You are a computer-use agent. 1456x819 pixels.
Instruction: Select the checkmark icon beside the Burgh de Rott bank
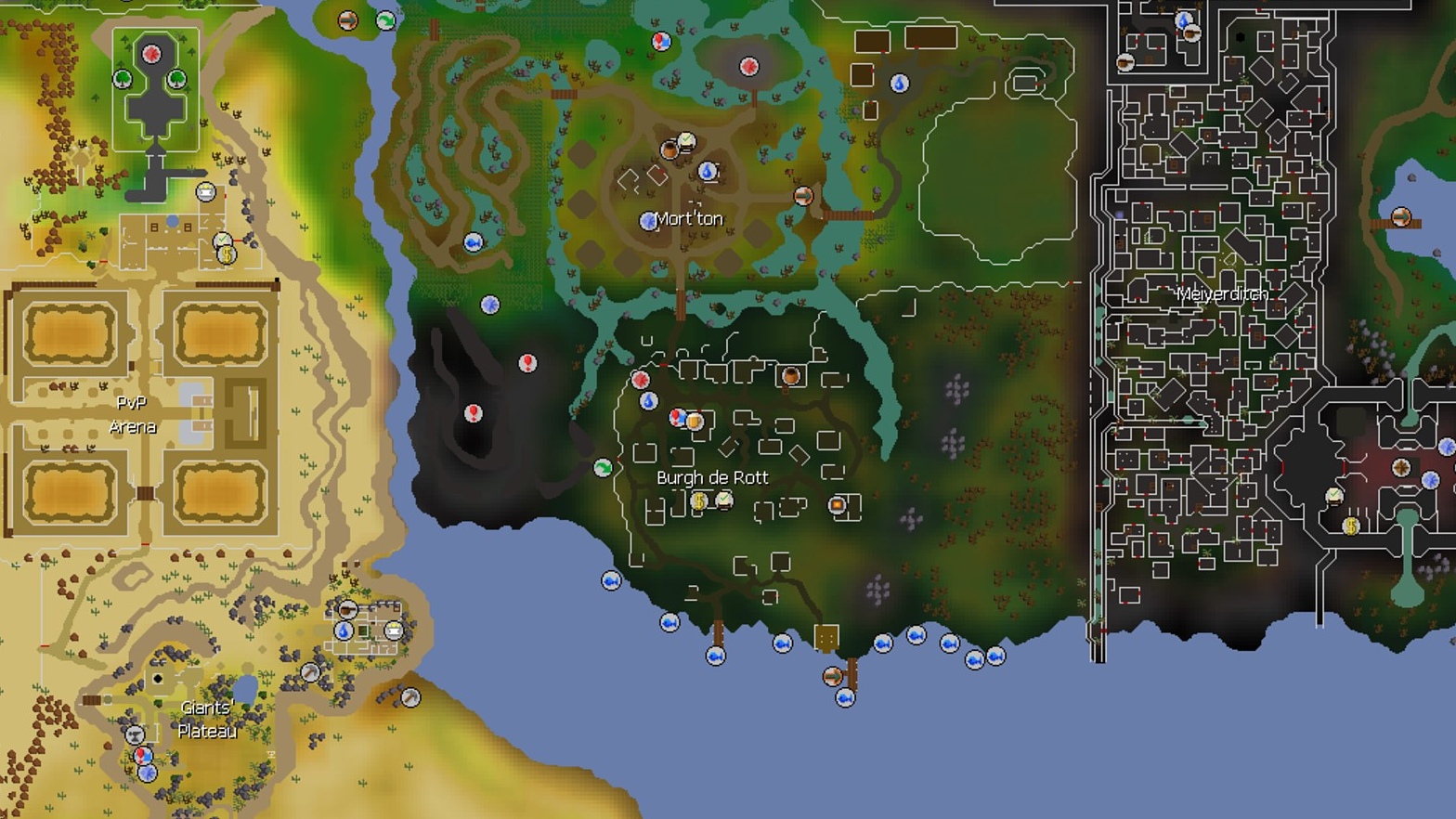point(722,500)
